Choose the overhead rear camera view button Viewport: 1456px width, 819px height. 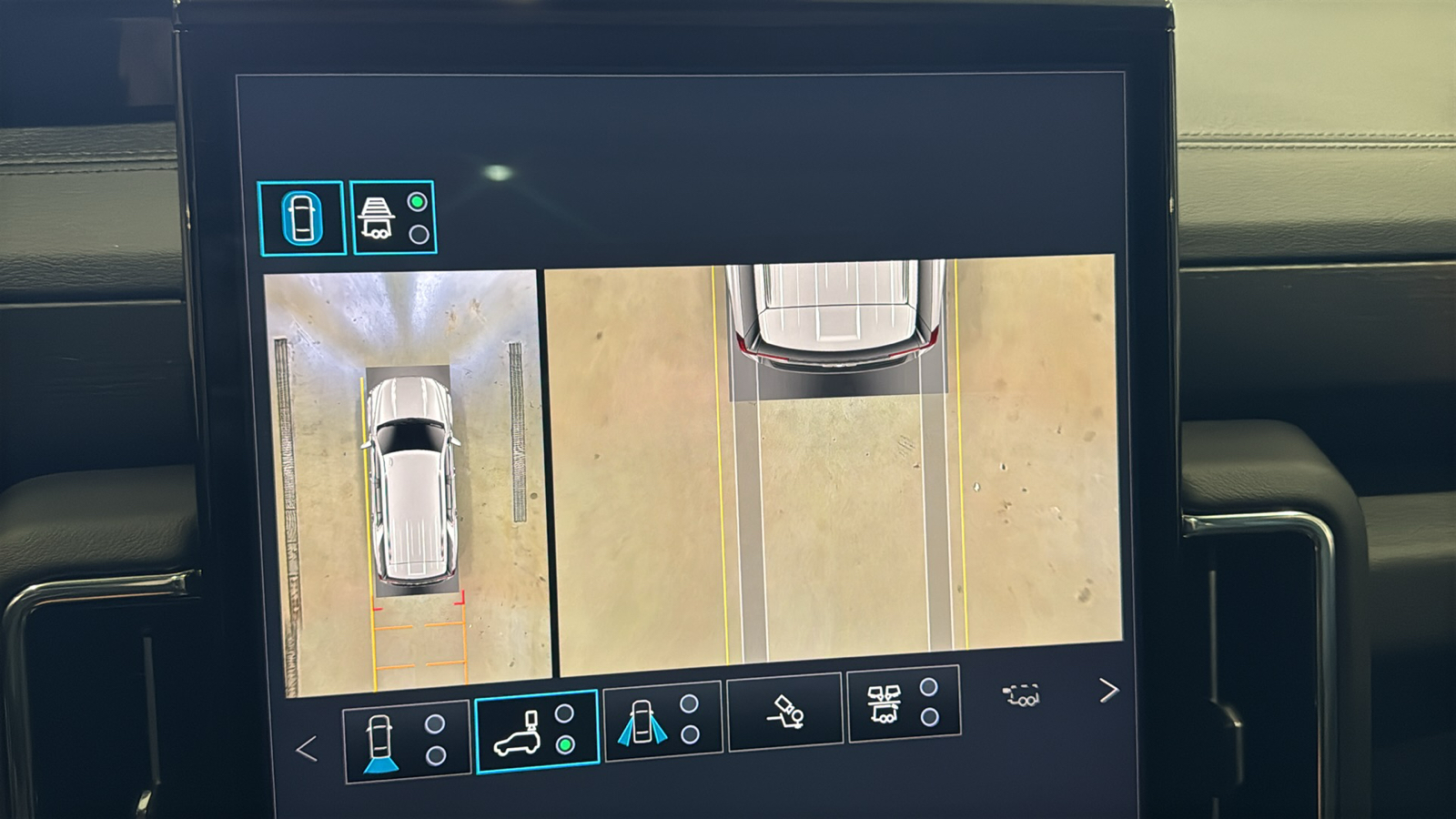[x=536, y=732]
